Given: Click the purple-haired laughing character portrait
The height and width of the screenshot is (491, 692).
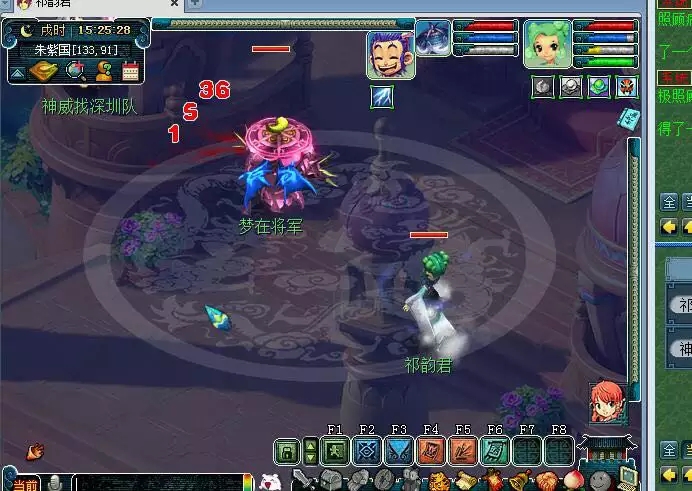Looking at the screenshot, I should coord(390,54).
